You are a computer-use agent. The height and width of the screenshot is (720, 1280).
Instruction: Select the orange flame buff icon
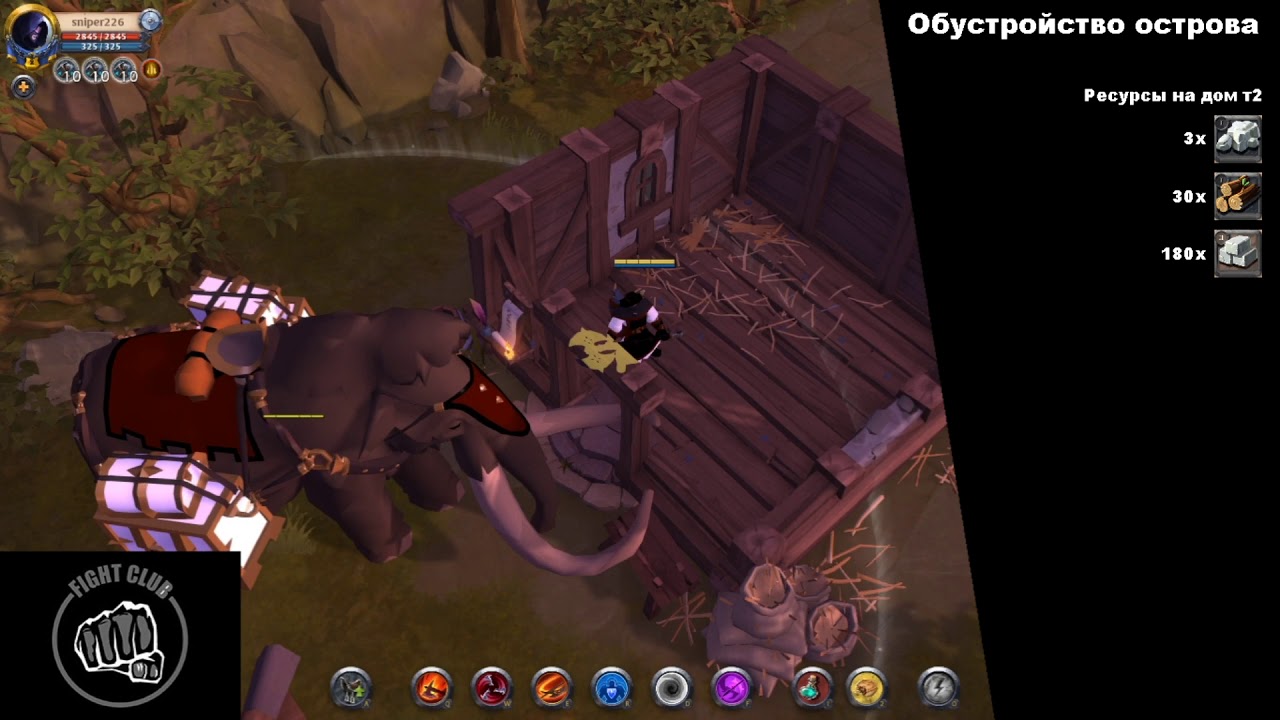[151, 70]
